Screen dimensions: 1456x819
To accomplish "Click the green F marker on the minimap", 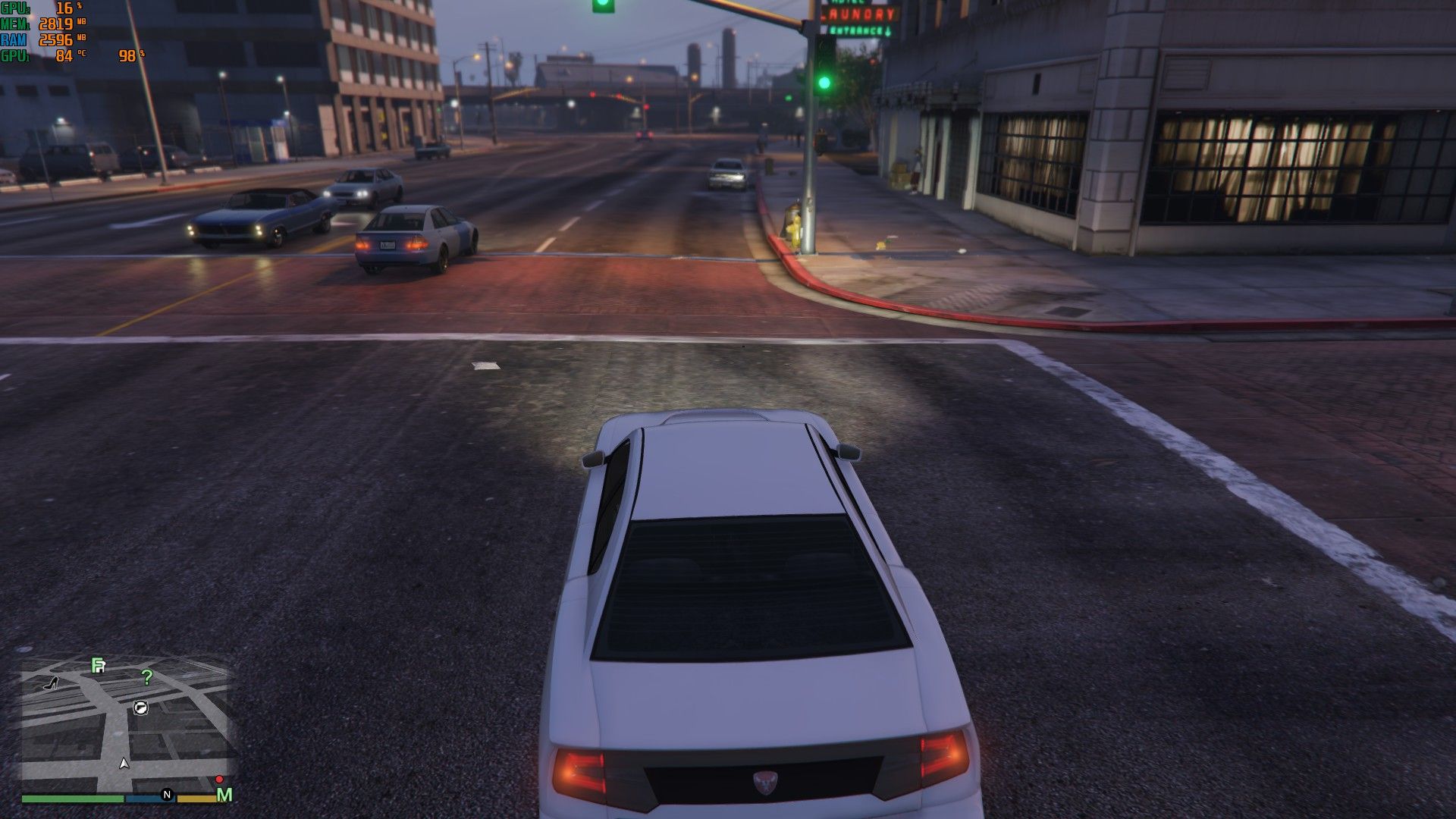I will click(98, 666).
